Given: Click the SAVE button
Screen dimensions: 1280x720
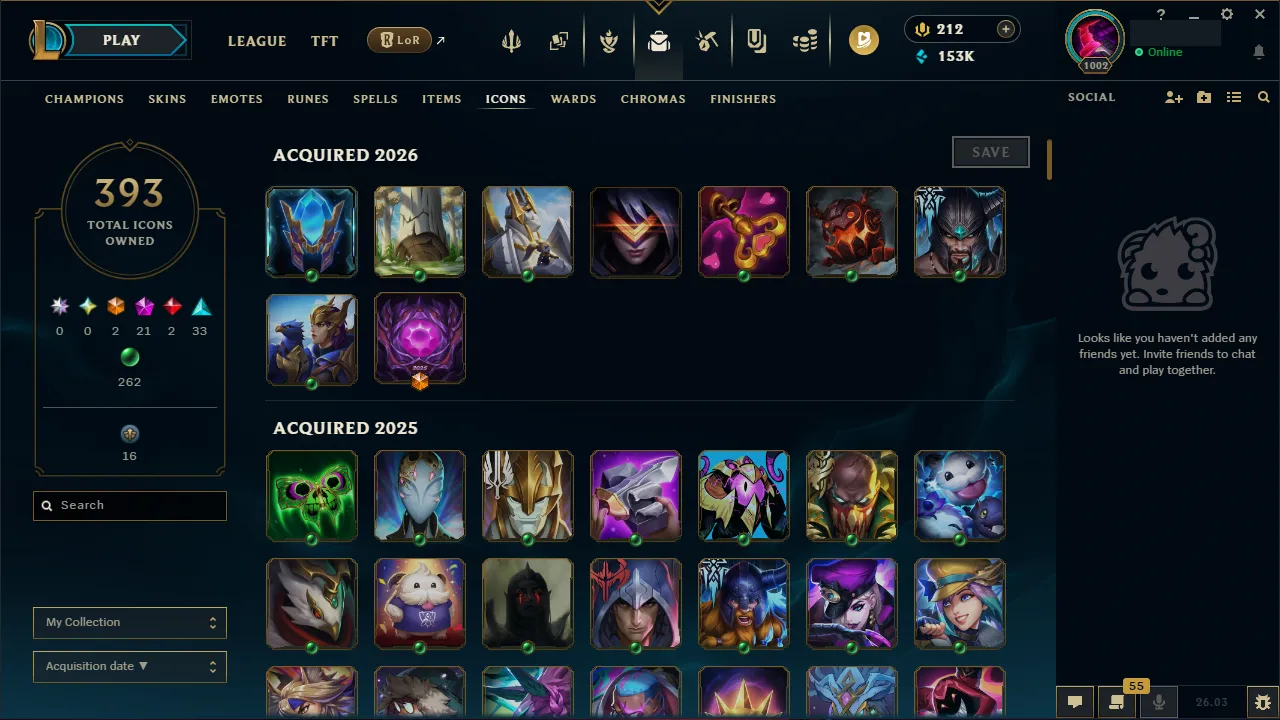Looking at the screenshot, I should [x=990, y=152].
